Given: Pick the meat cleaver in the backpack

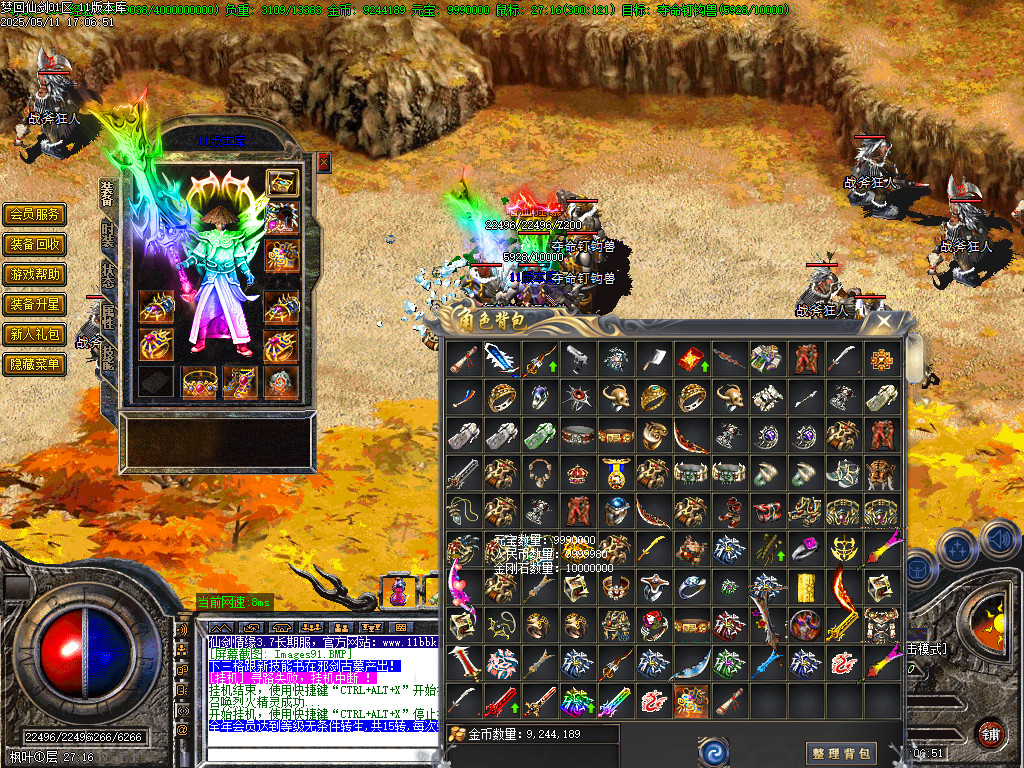Looking at the screenshot, I should [653, 359].
